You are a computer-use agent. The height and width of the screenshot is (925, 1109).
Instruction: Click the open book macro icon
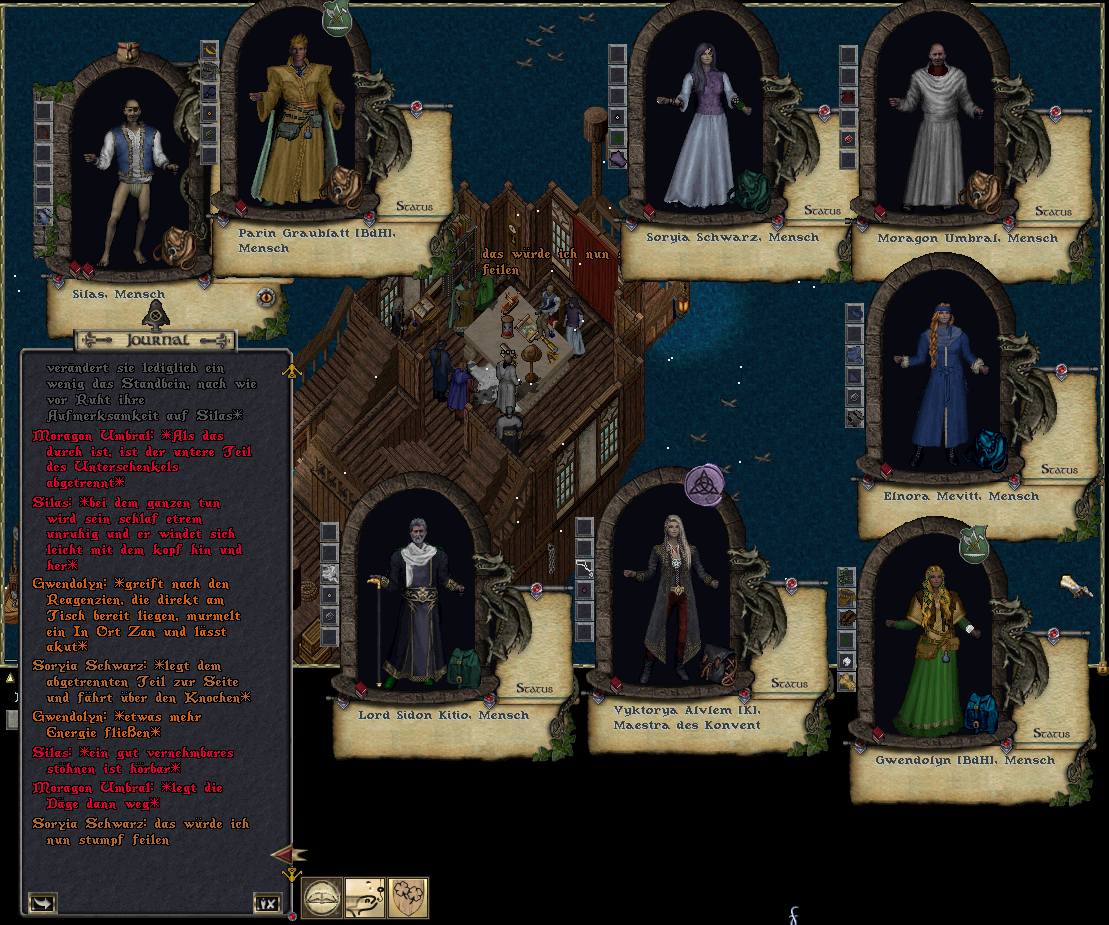323,897
